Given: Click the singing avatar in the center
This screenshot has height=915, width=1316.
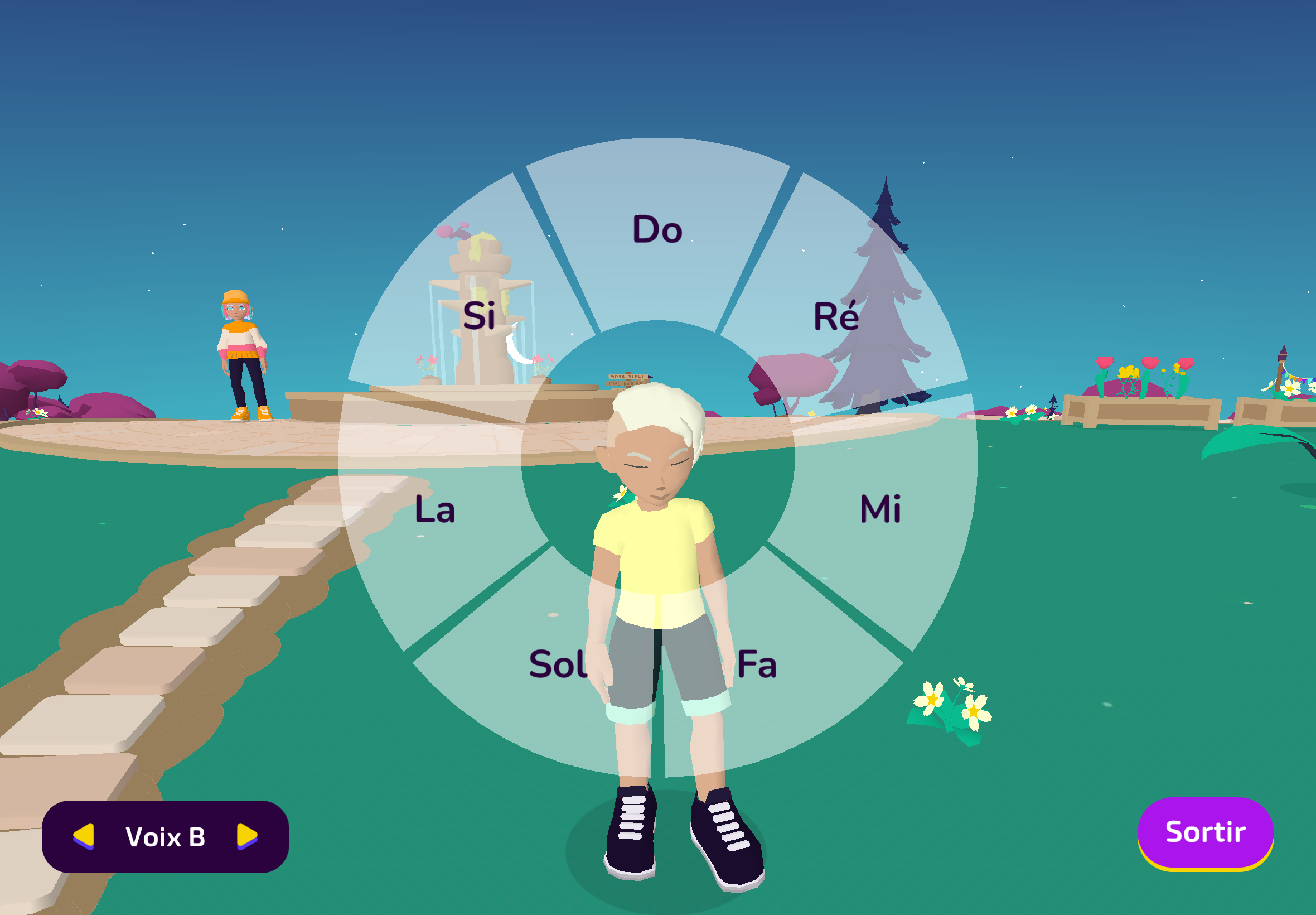Looking at the screenshot, I should [x=659, y=574].
